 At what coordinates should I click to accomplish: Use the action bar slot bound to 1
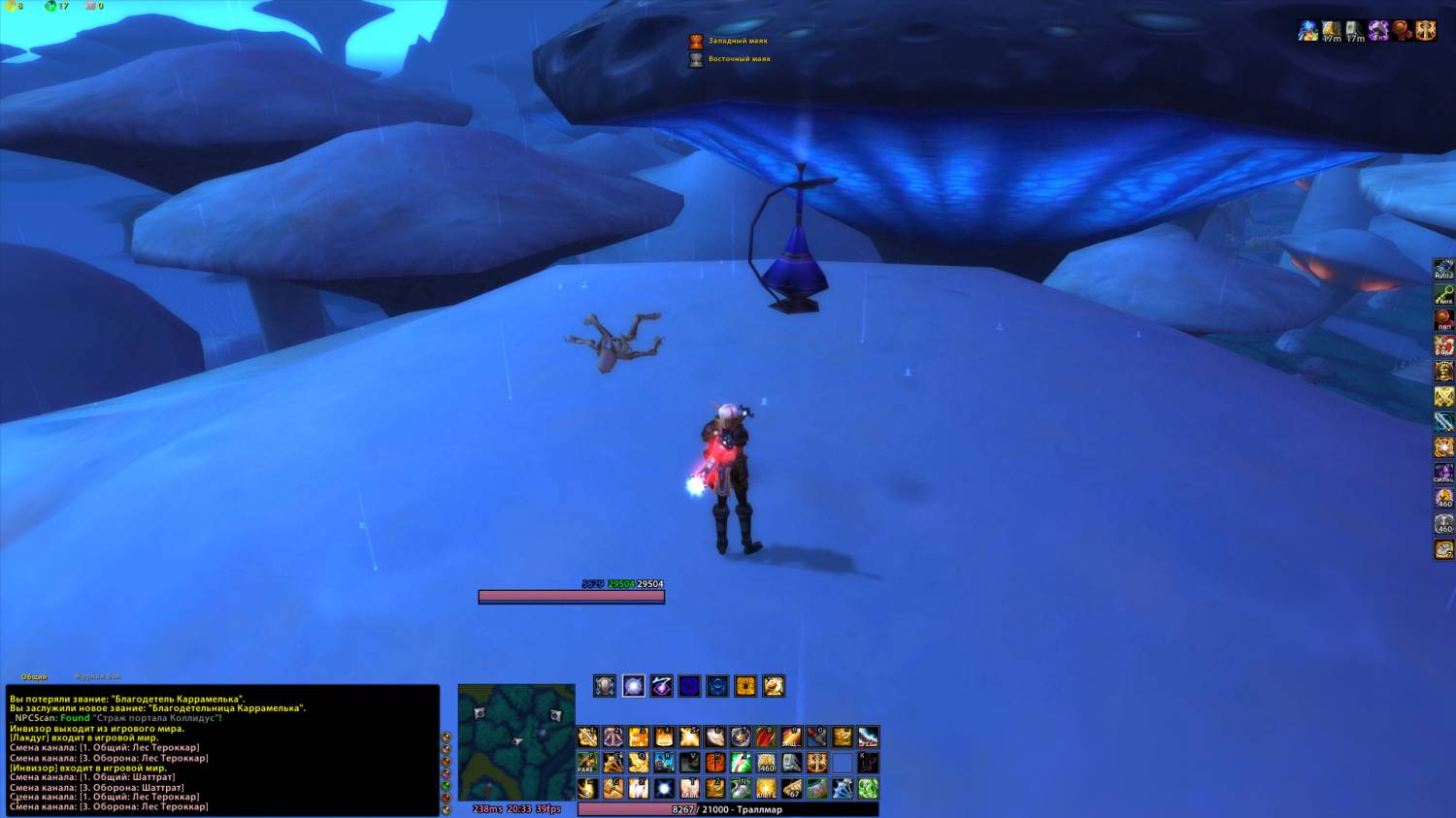coord(588,737)
